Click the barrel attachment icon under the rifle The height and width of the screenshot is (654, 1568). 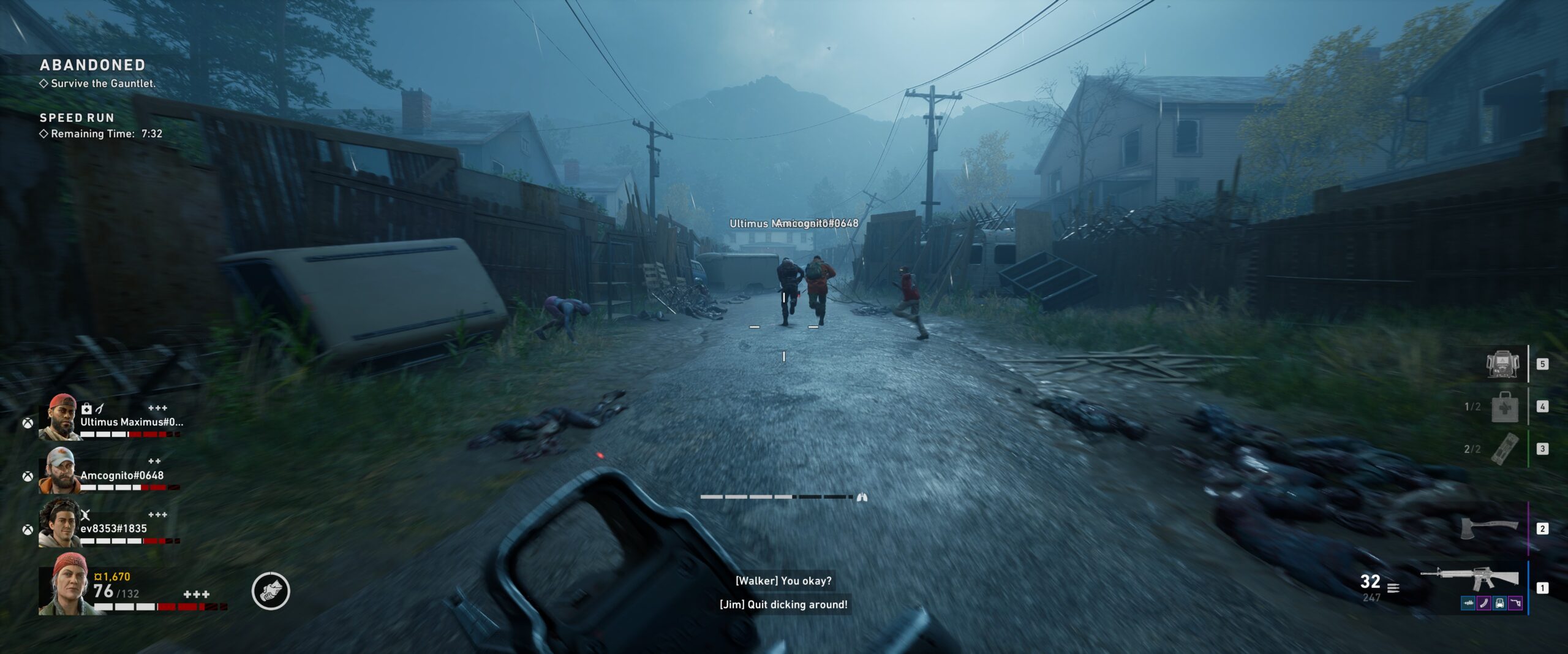[1468, 604]
